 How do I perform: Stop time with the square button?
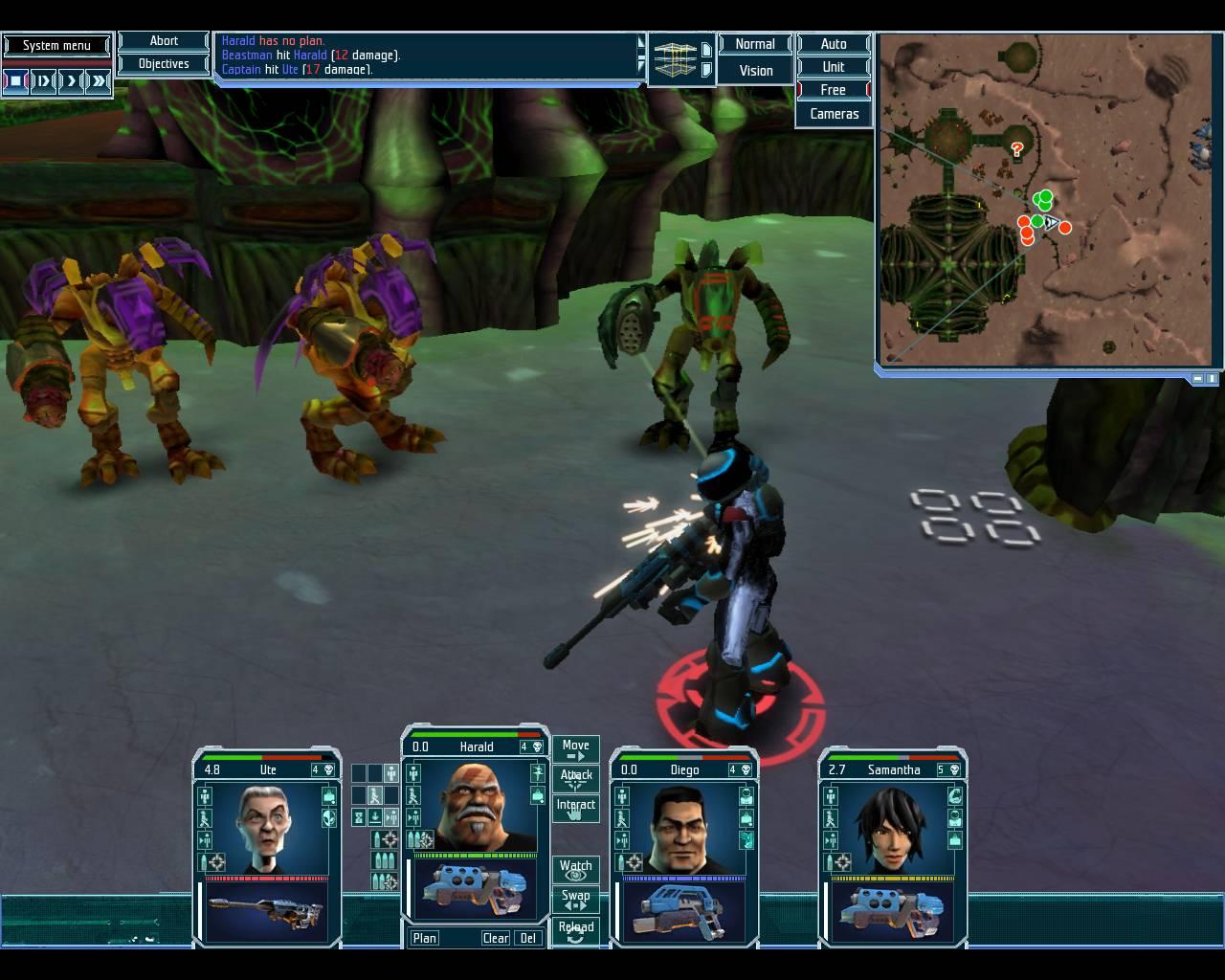[16, 81]
